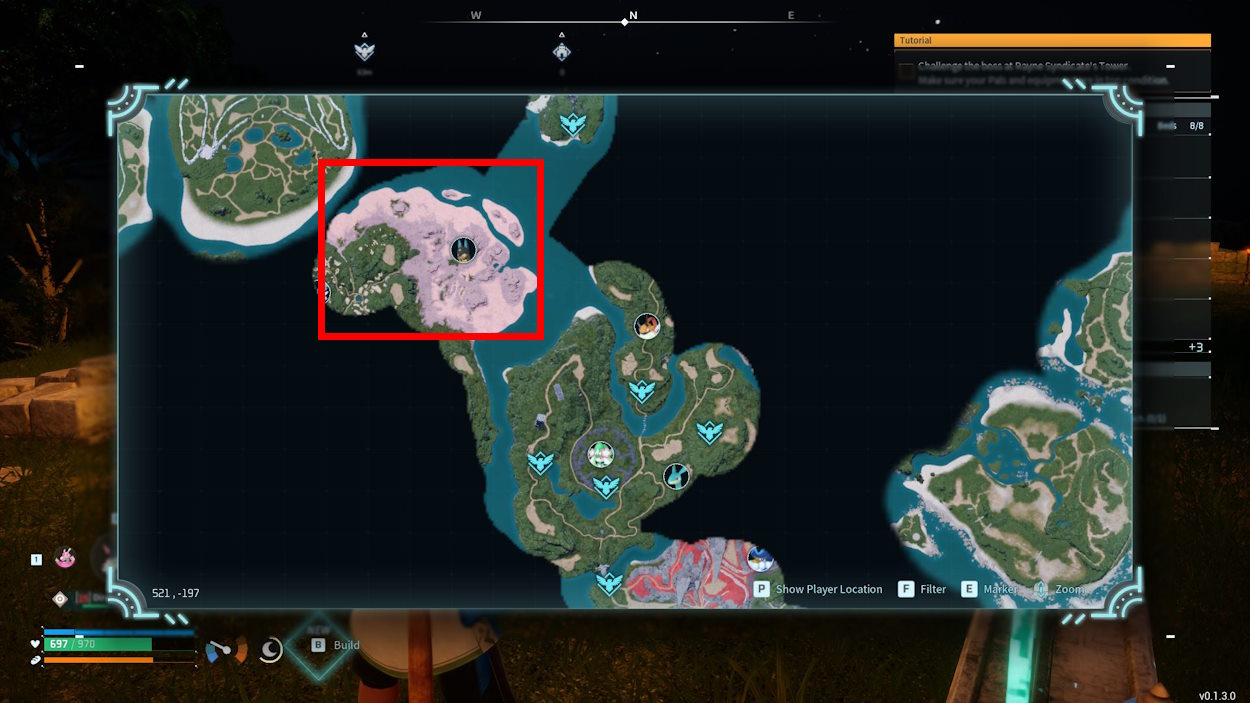This screenshot has height=703, width=1250.
Task: Click the pink Pal party slot icon
Action: pos(65,558)
